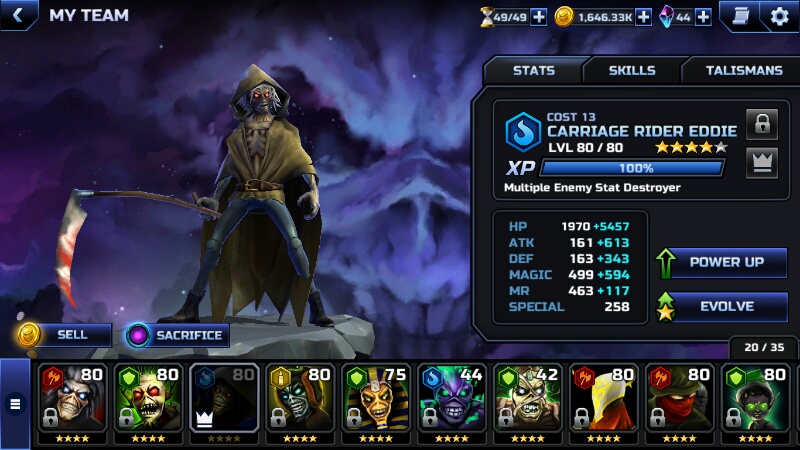Open the gear settings menu

(x=779, y=16)
